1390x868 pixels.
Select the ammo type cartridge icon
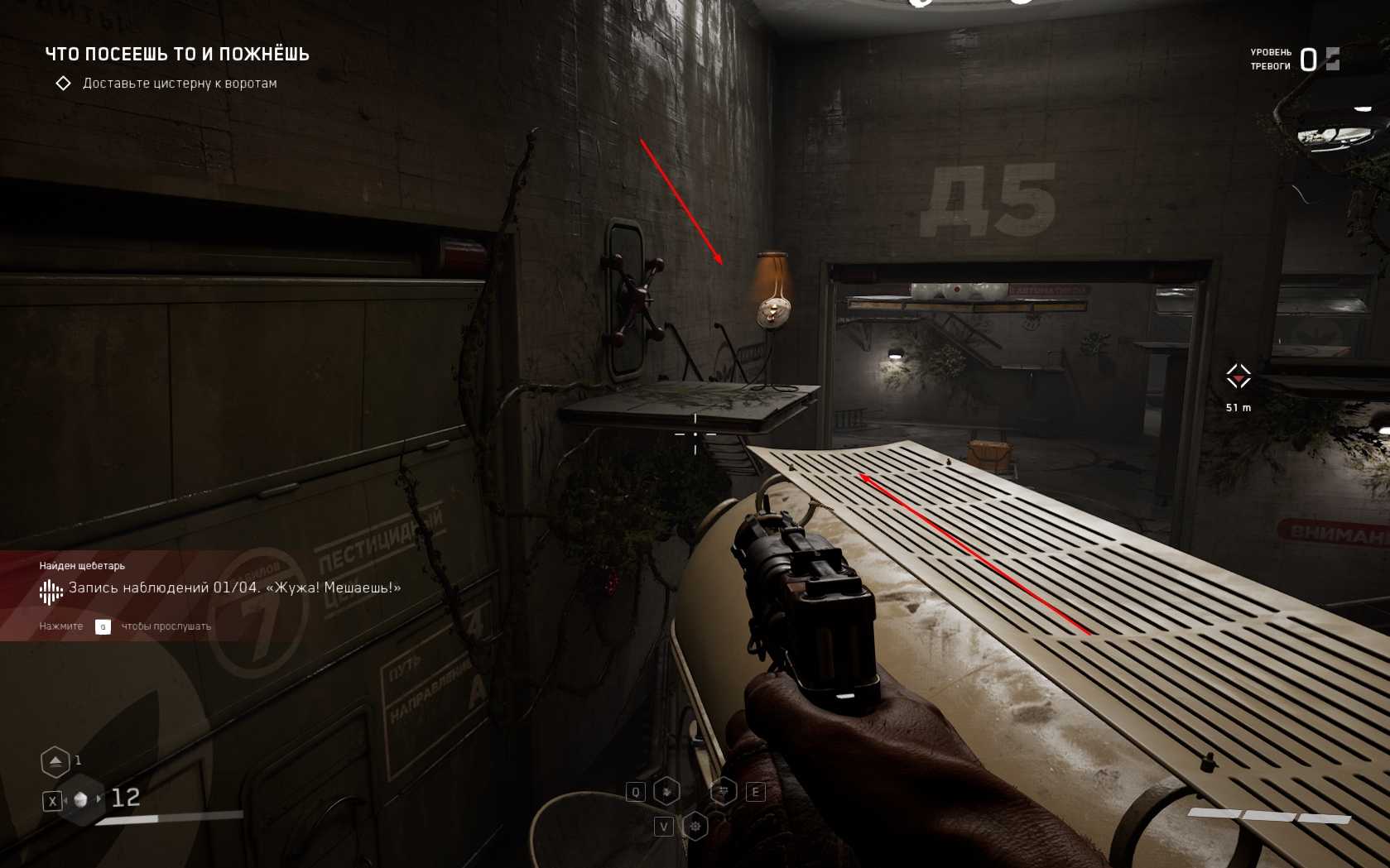[81, 799]
